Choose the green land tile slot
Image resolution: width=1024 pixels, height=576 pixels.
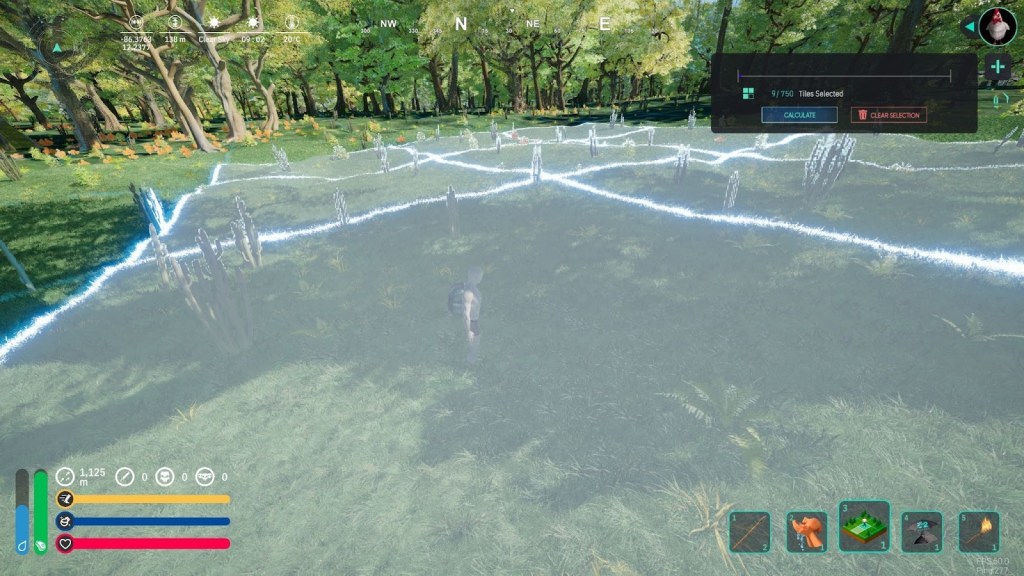point(864,527)
